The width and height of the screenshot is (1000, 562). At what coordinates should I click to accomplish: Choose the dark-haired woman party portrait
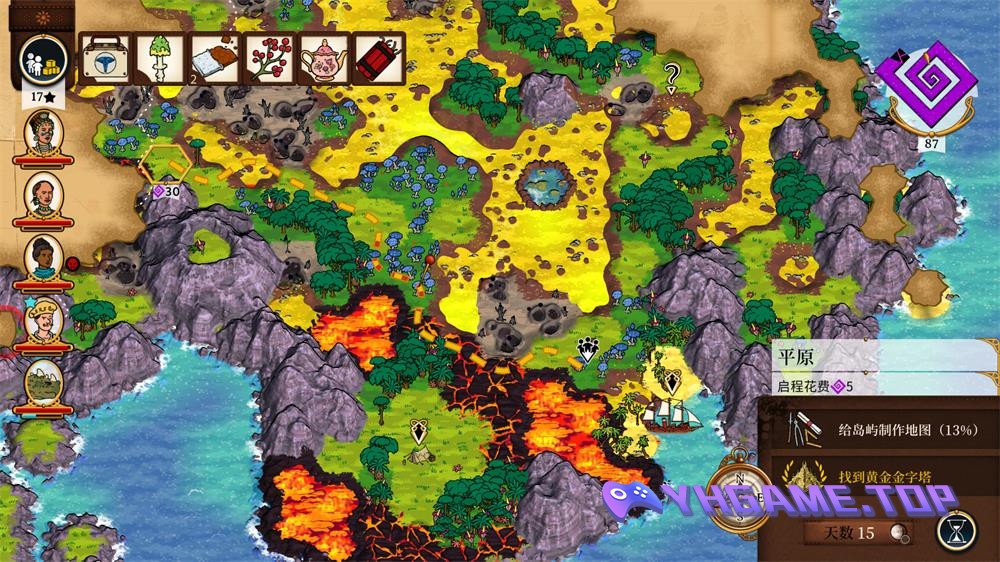coord(43,258)
